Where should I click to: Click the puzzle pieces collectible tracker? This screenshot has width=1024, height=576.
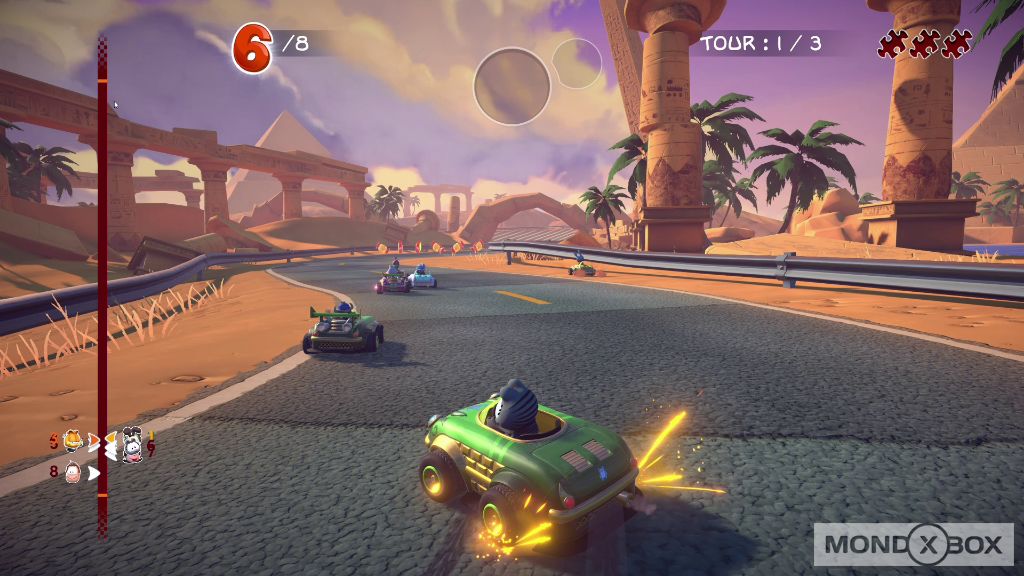coord(924,43)
